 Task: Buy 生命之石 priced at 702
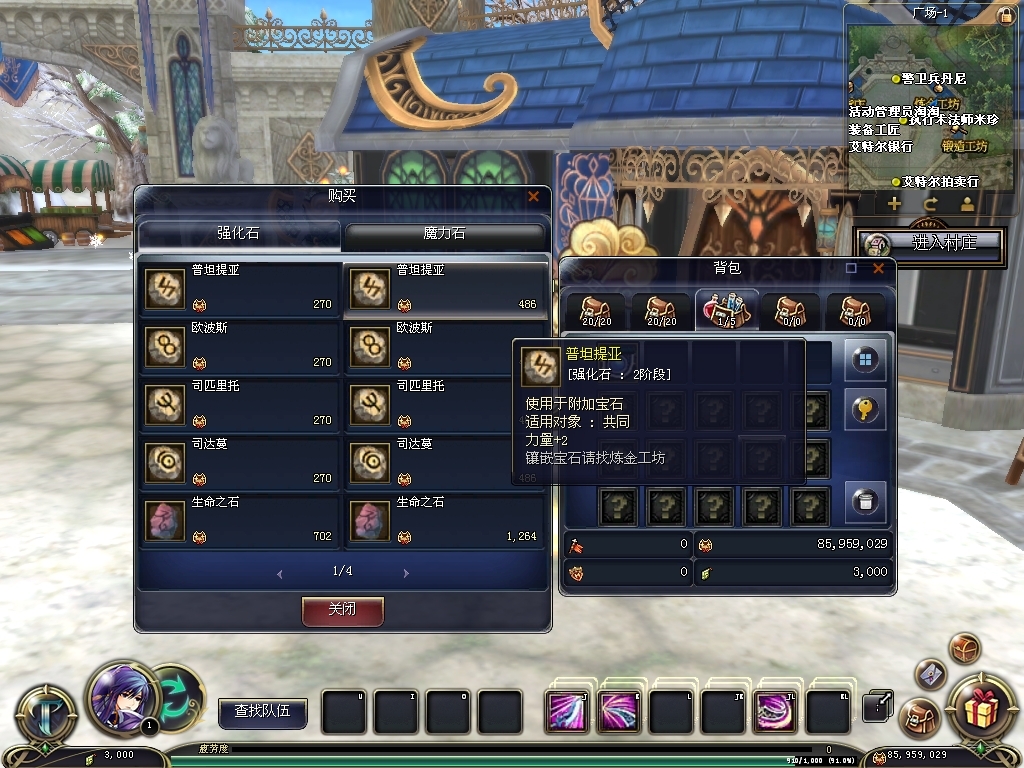(239, 520)
